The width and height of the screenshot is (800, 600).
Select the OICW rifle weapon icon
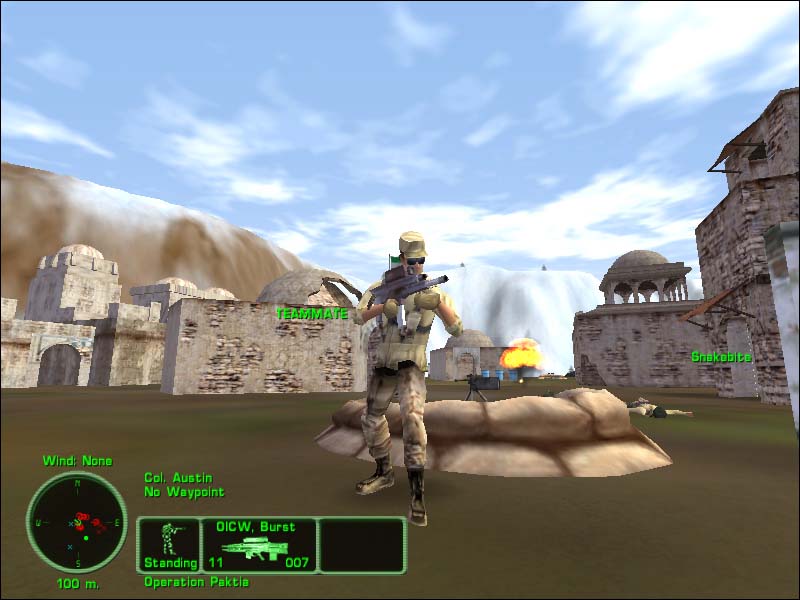(255, 547)
